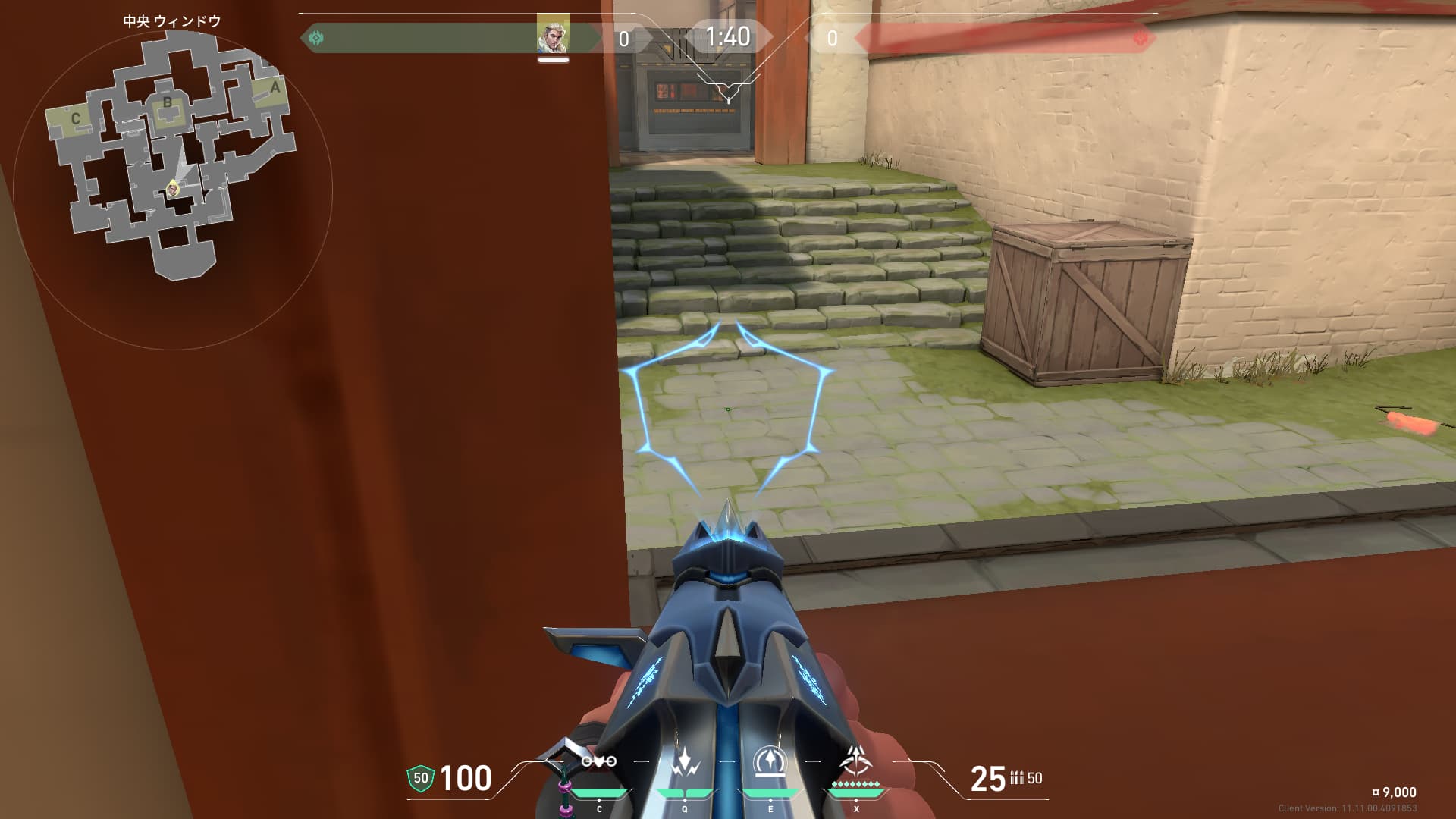Use the Shock Bolt ability icon

(684, 762)
